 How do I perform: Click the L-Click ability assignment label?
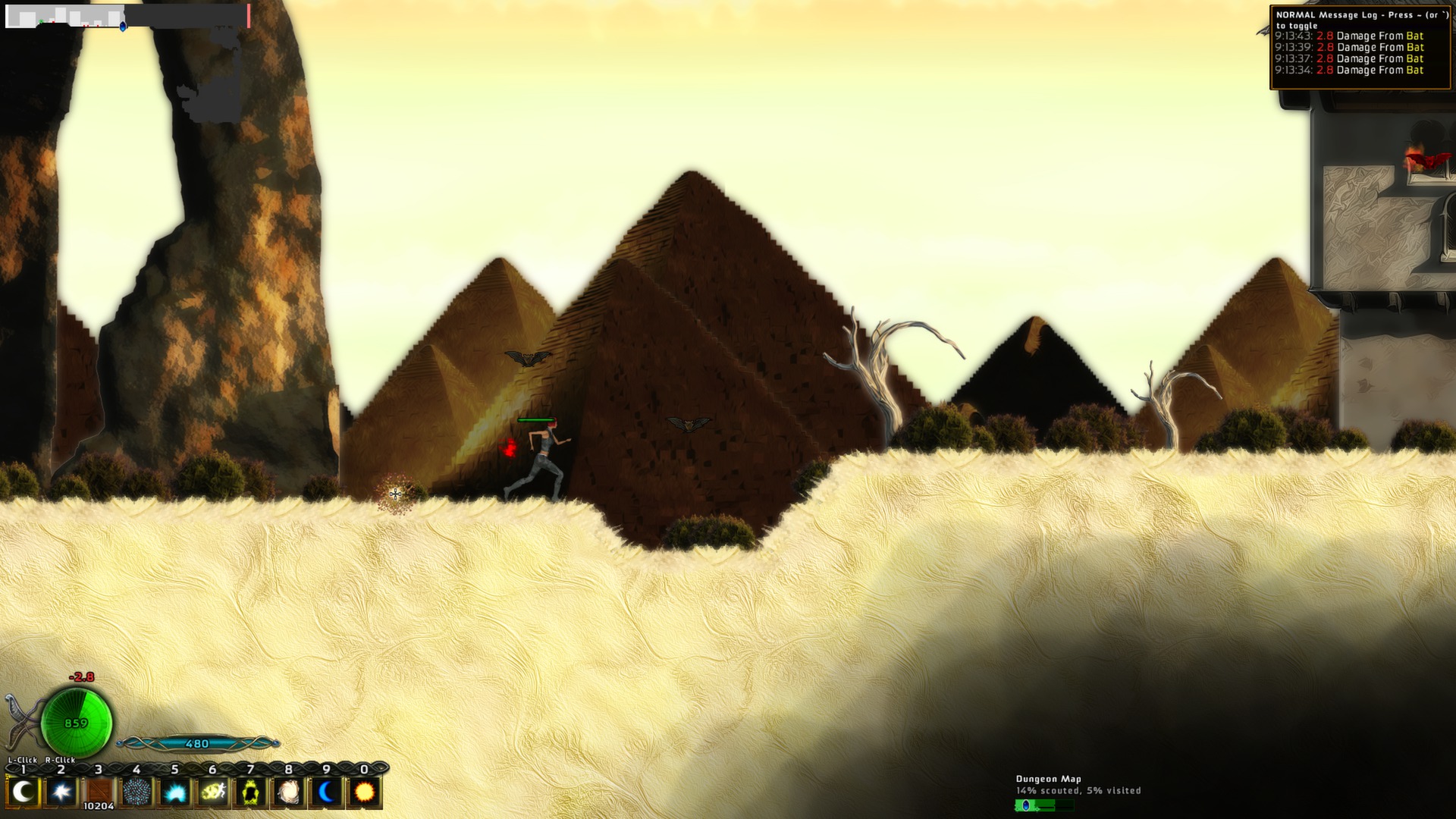click(23, 759)
